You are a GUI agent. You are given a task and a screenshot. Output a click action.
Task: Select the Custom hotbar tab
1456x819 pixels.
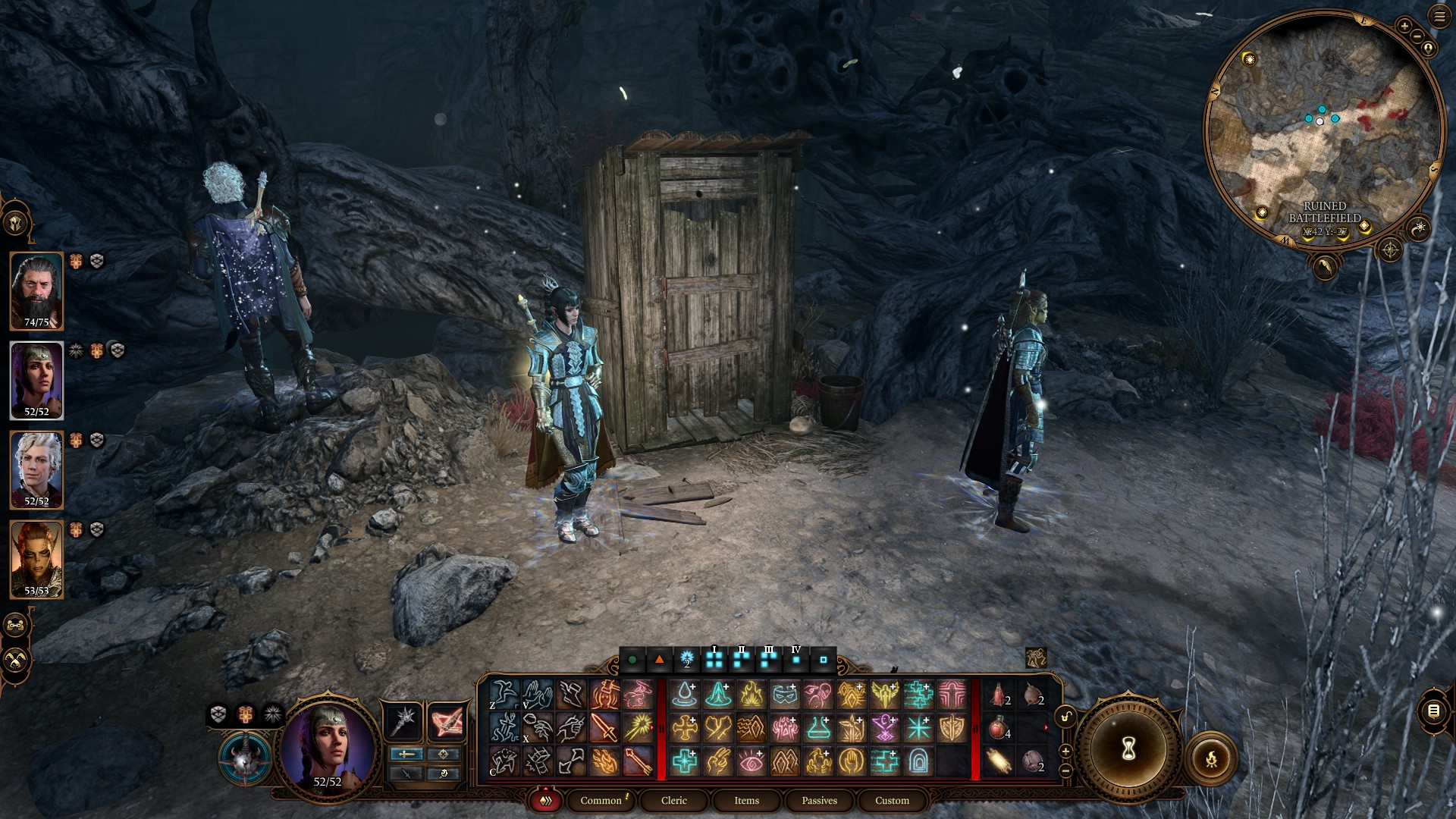point(892,800)
